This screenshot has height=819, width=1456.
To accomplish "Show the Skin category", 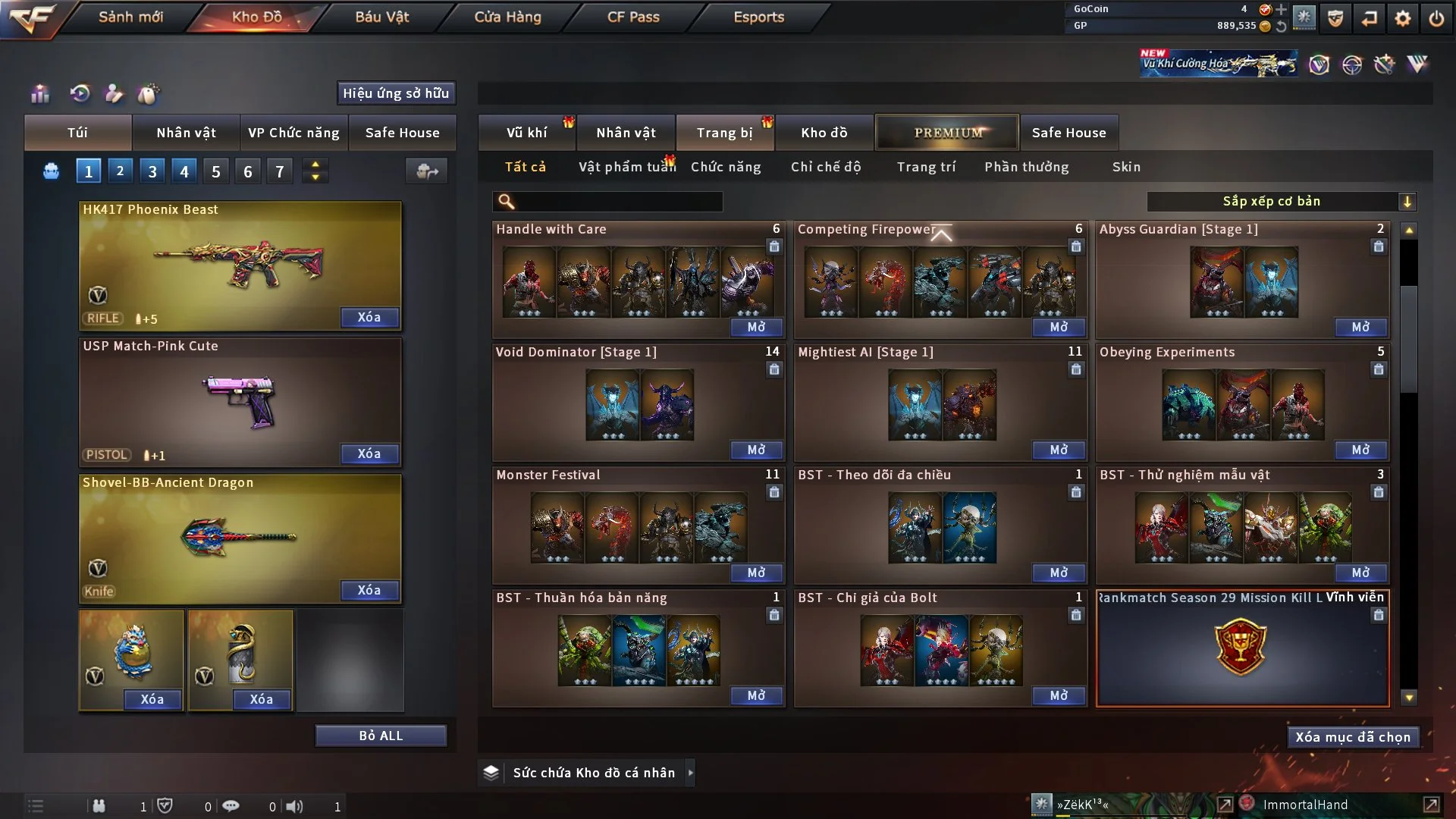I will (x=1126, y=167).
